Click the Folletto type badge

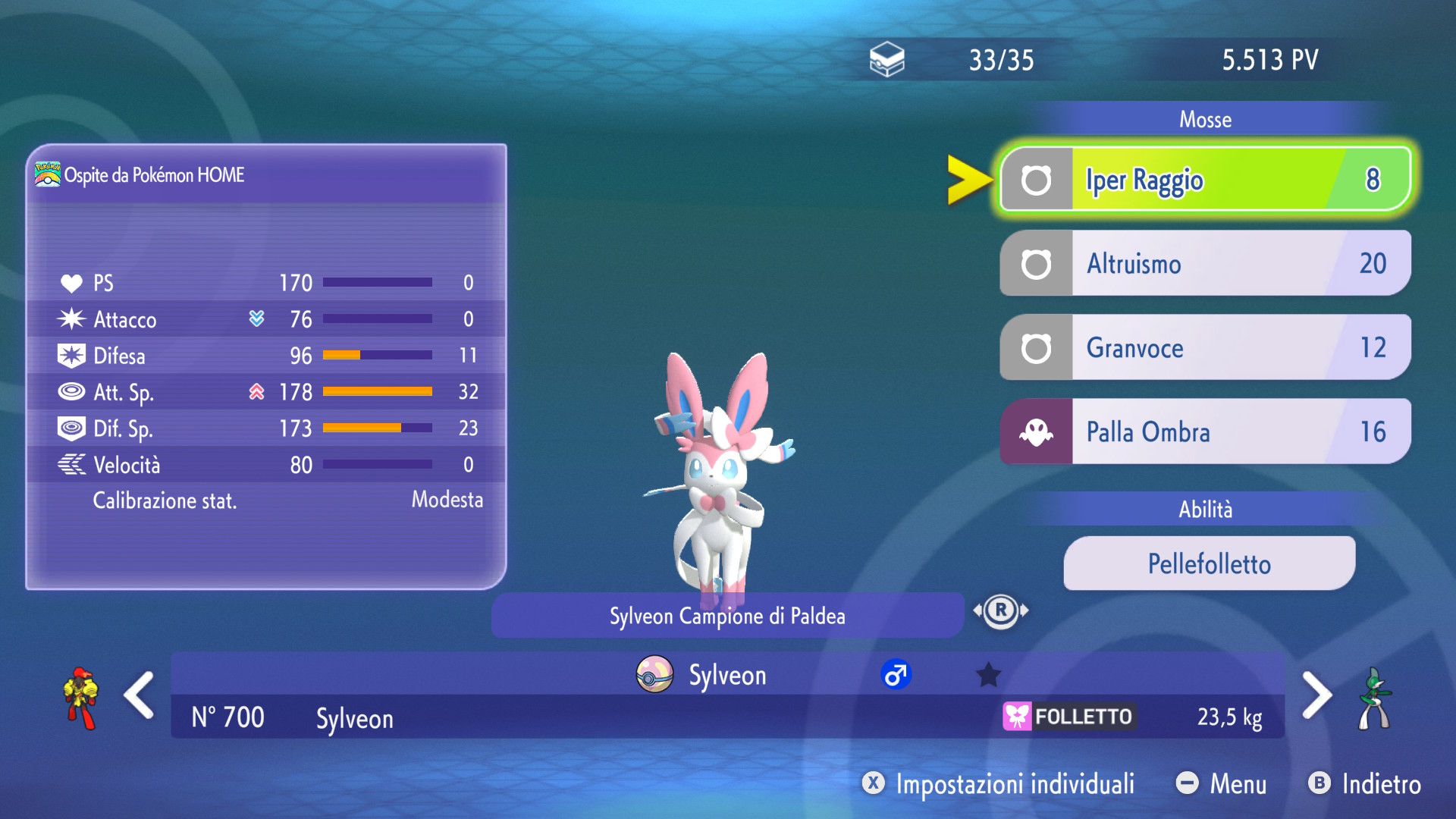1069,717
